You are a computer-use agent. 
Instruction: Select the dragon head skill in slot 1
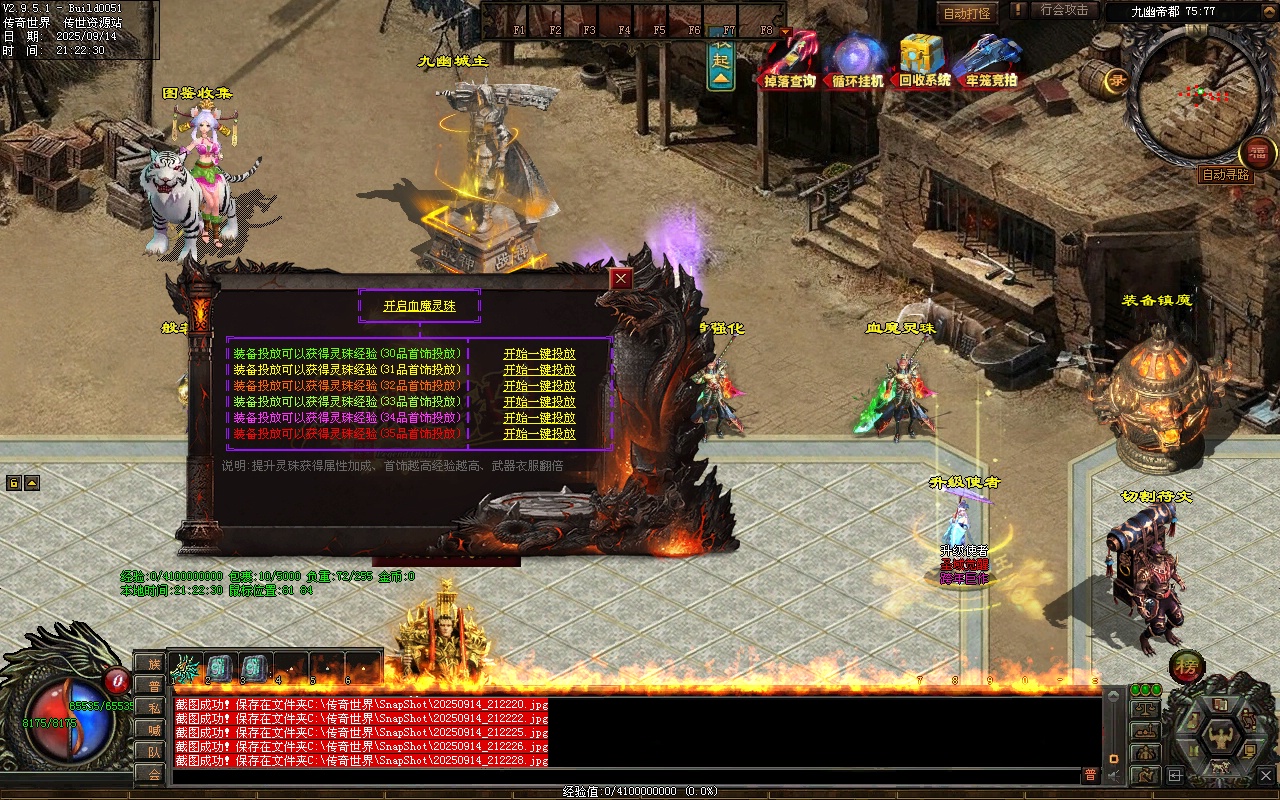pos(186,668)
